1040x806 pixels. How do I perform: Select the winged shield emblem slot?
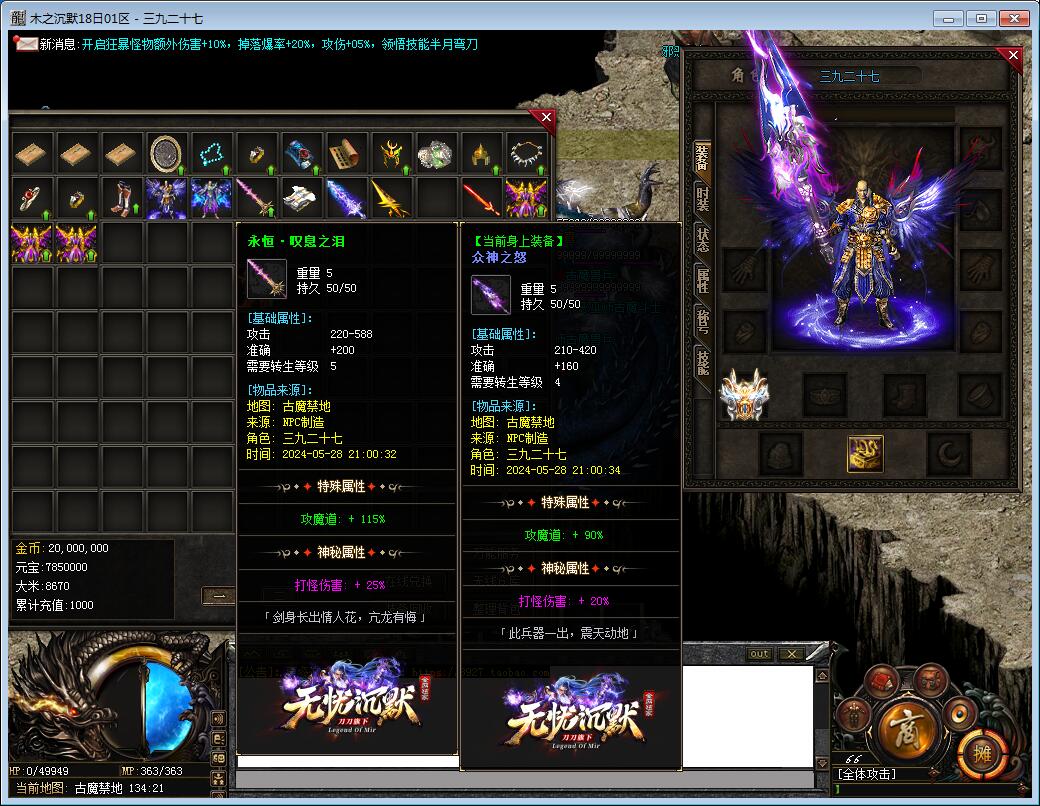(742, 395)
